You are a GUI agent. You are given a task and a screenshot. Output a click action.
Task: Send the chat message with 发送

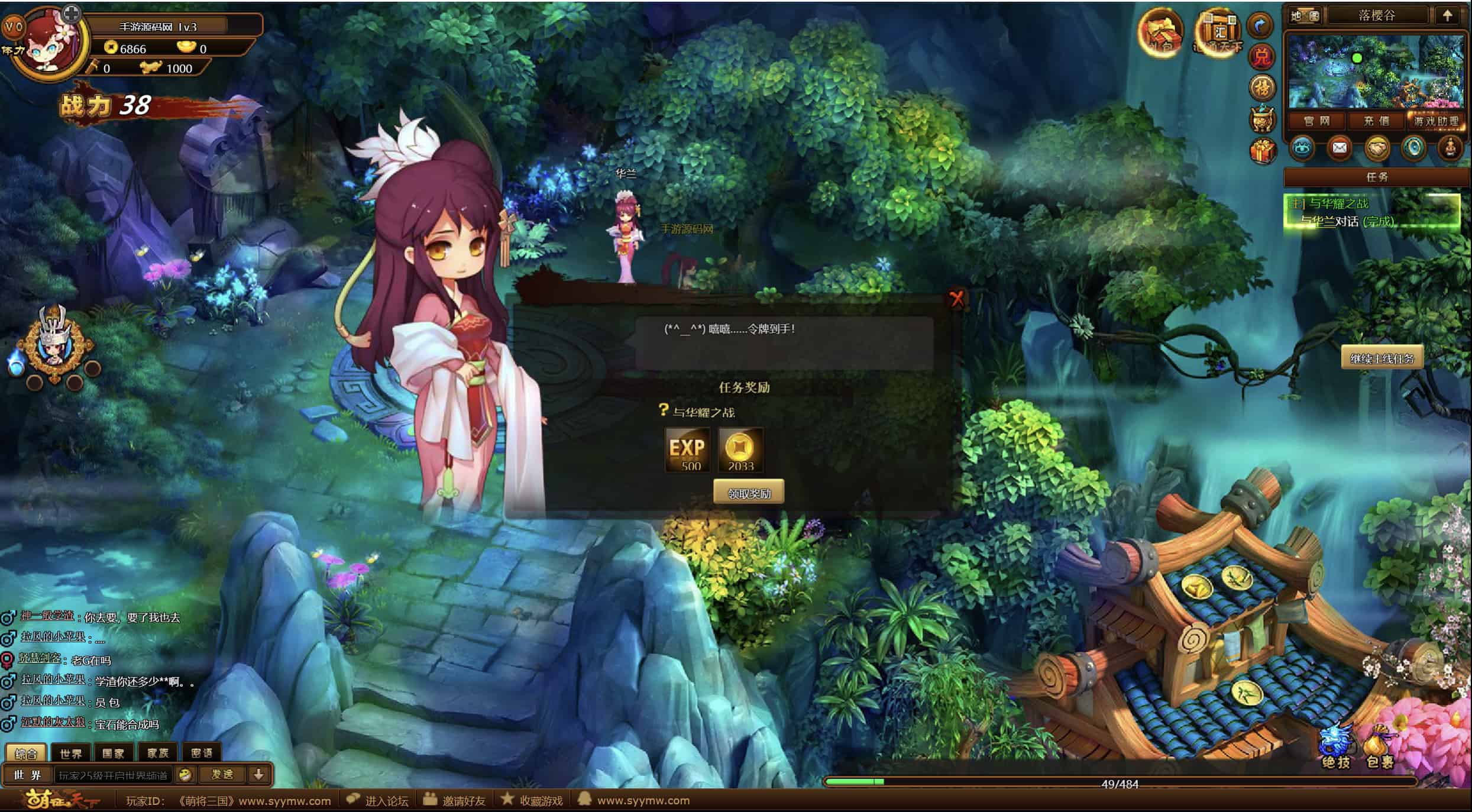click(x=222, y=774)
